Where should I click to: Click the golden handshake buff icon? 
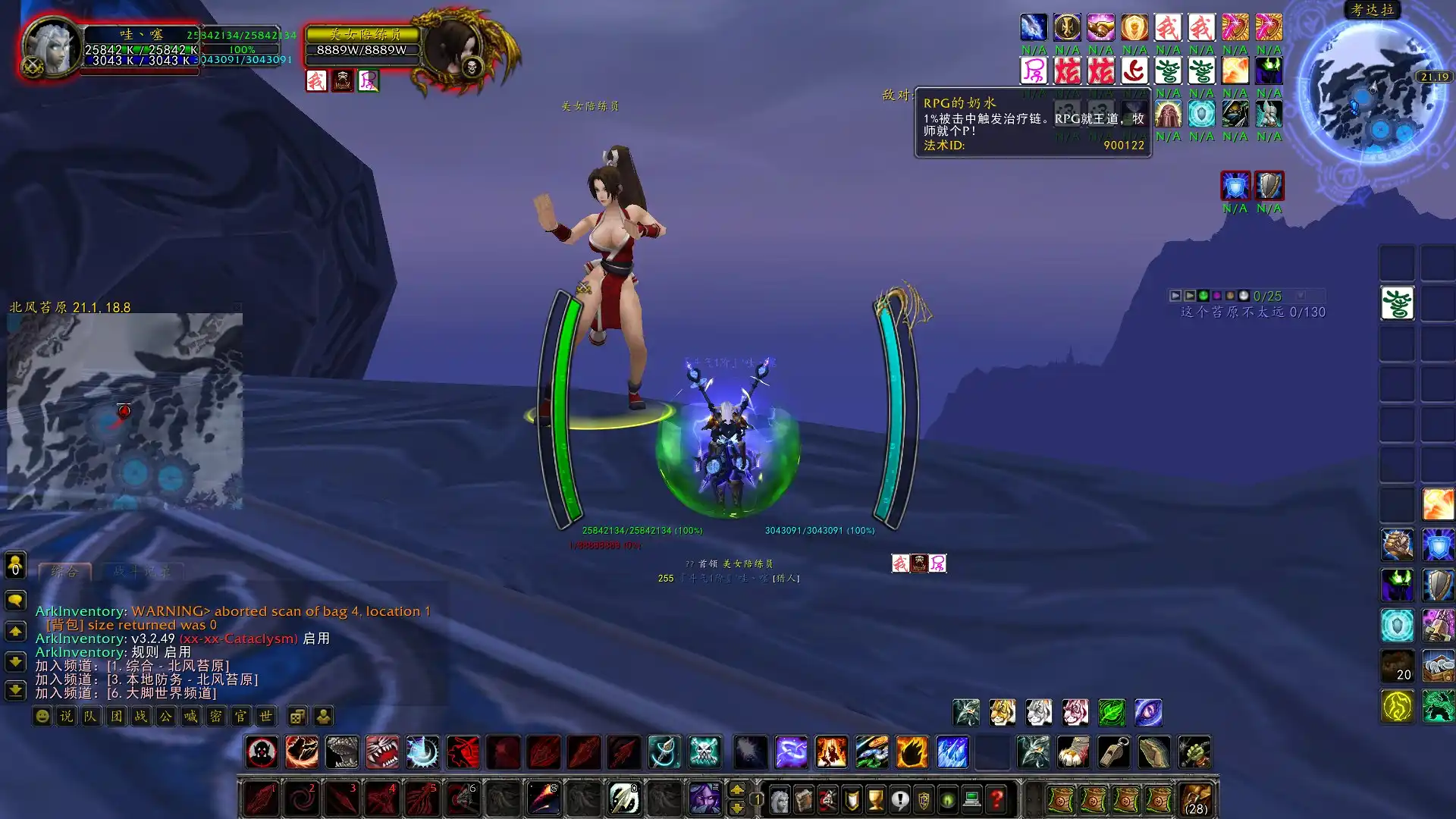[x=1100, y=27]
